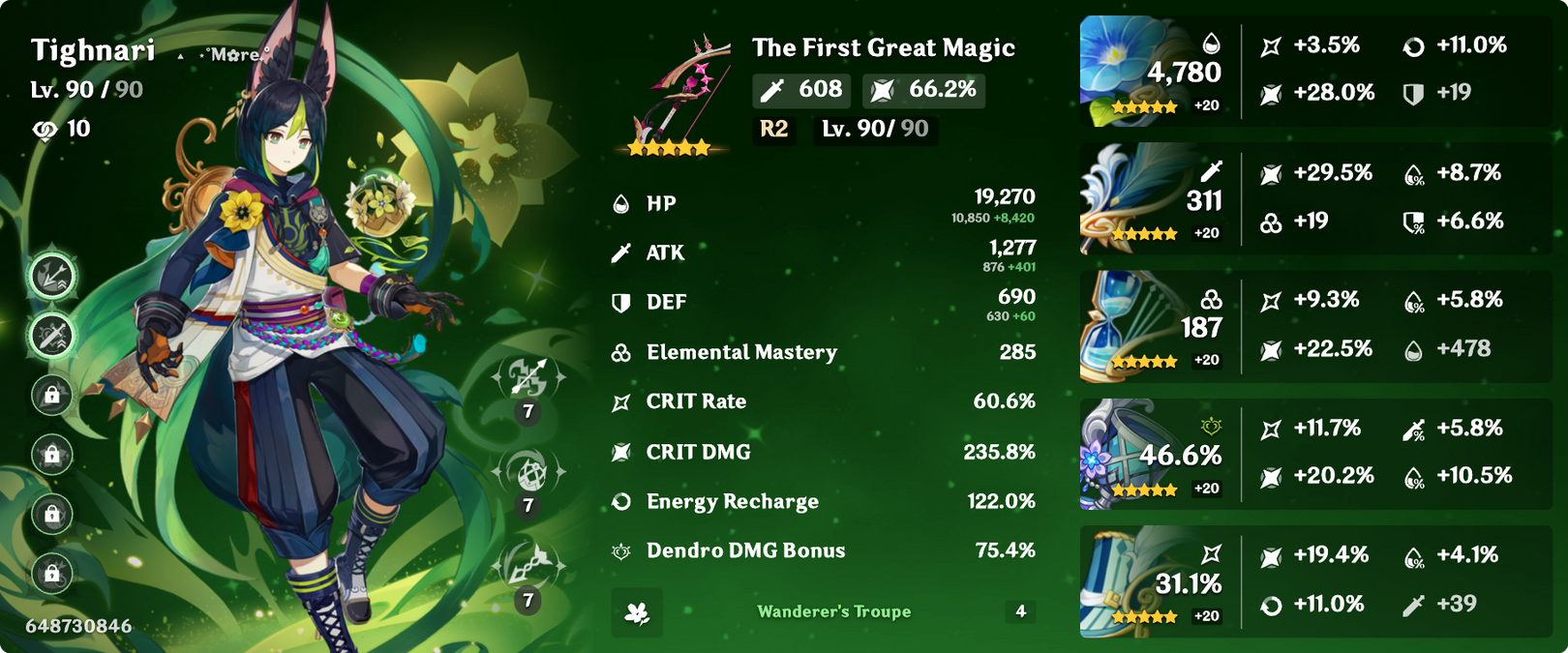The height and width of the screenshot is (653, 1568).
Task: View the elemental skill talent icon
Action: click(528, 472)
